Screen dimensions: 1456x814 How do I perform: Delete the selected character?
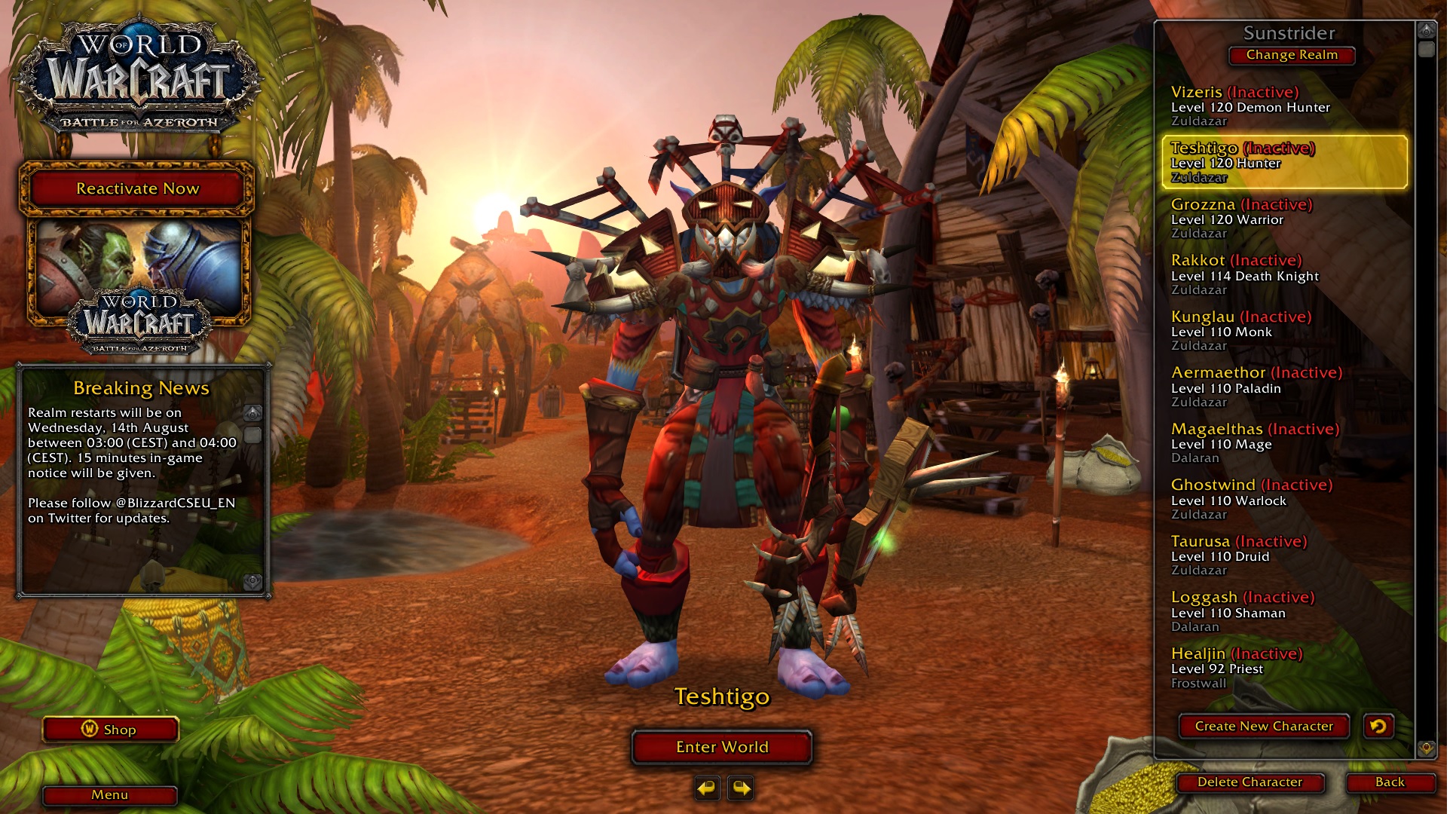[x=1250, y=782]
